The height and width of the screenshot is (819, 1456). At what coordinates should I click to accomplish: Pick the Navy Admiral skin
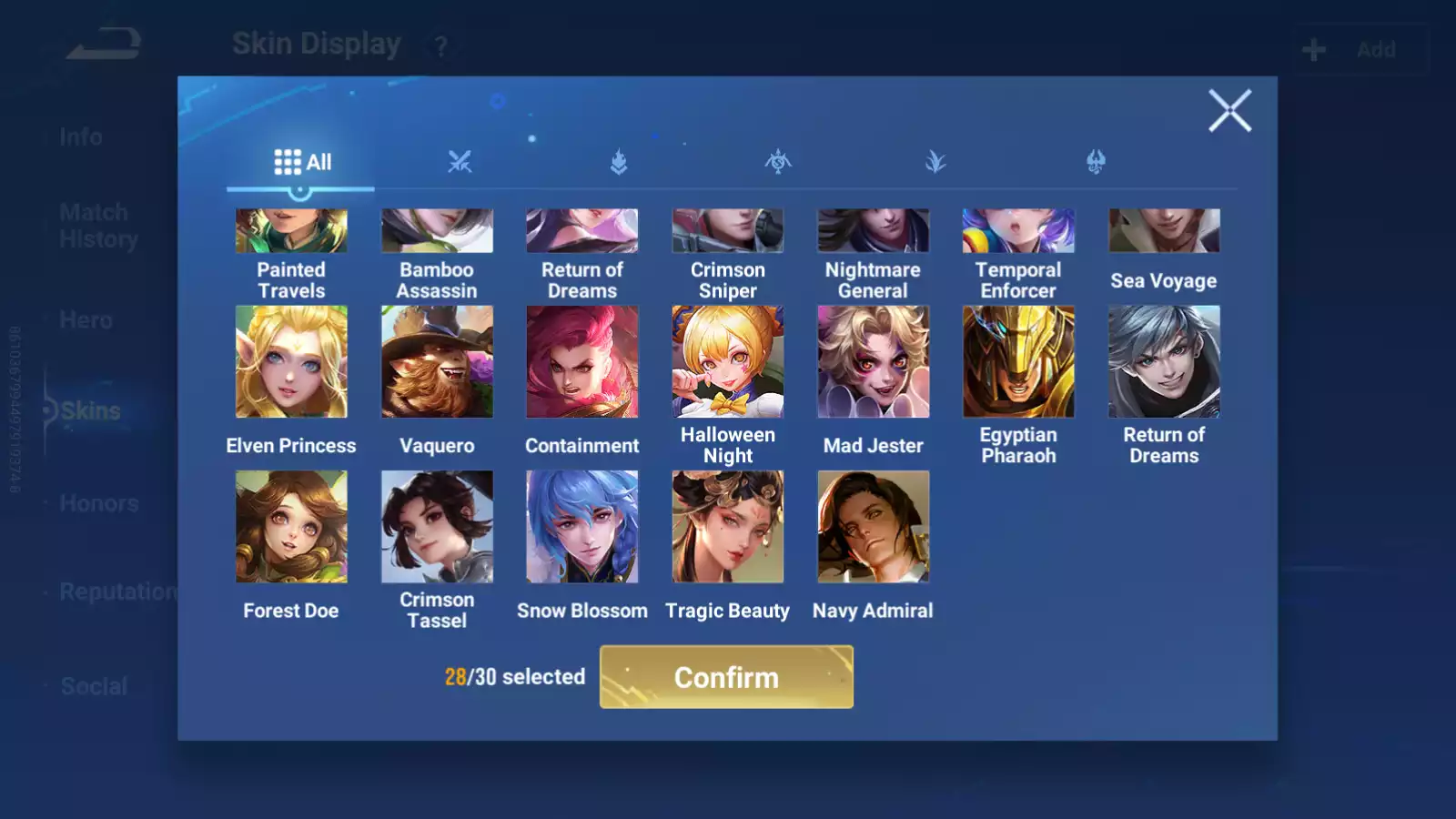pyautogui.click(x=874, y=527)
